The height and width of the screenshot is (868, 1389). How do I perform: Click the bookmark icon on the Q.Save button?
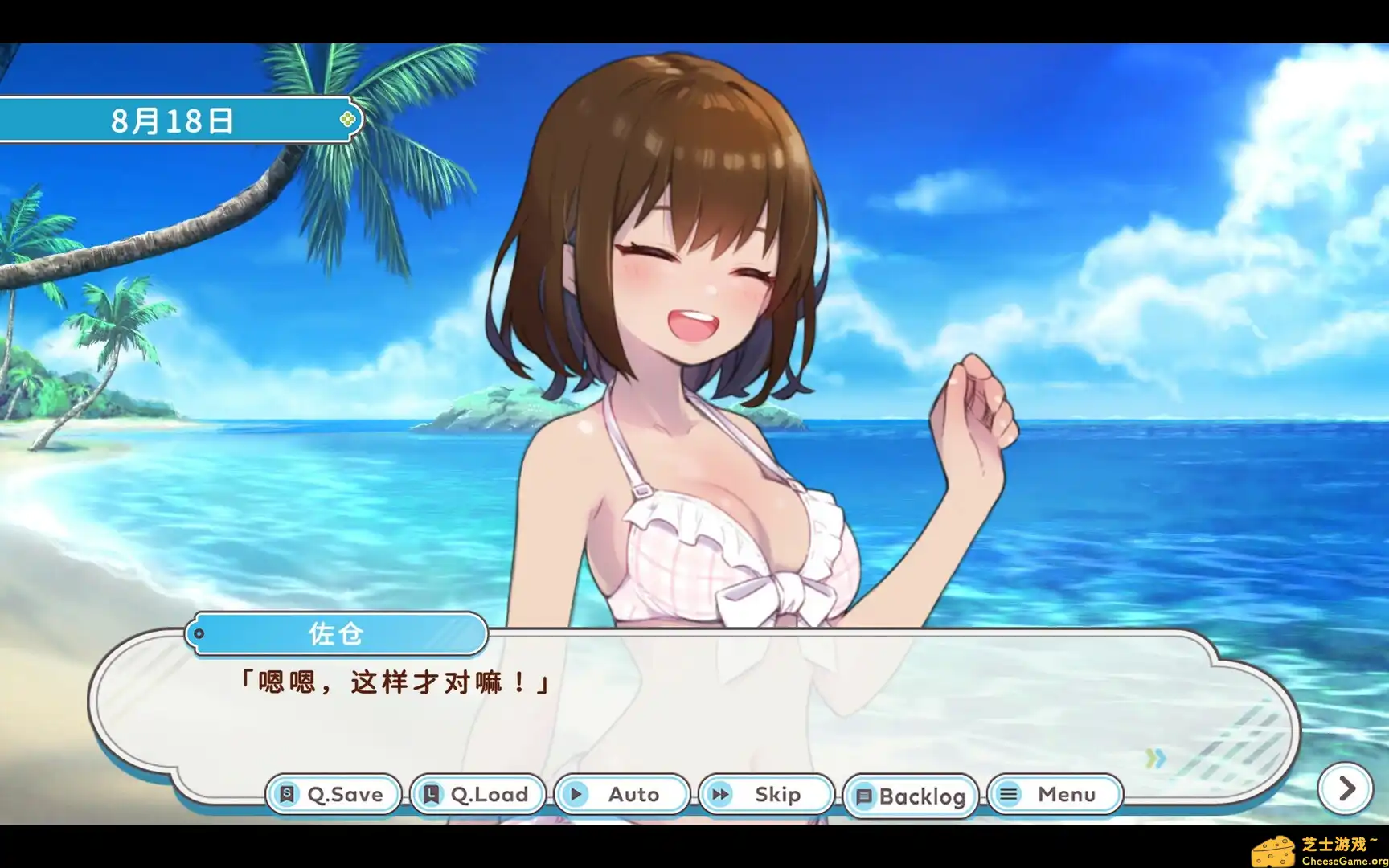pyautogui.click(x=286, y=794)
